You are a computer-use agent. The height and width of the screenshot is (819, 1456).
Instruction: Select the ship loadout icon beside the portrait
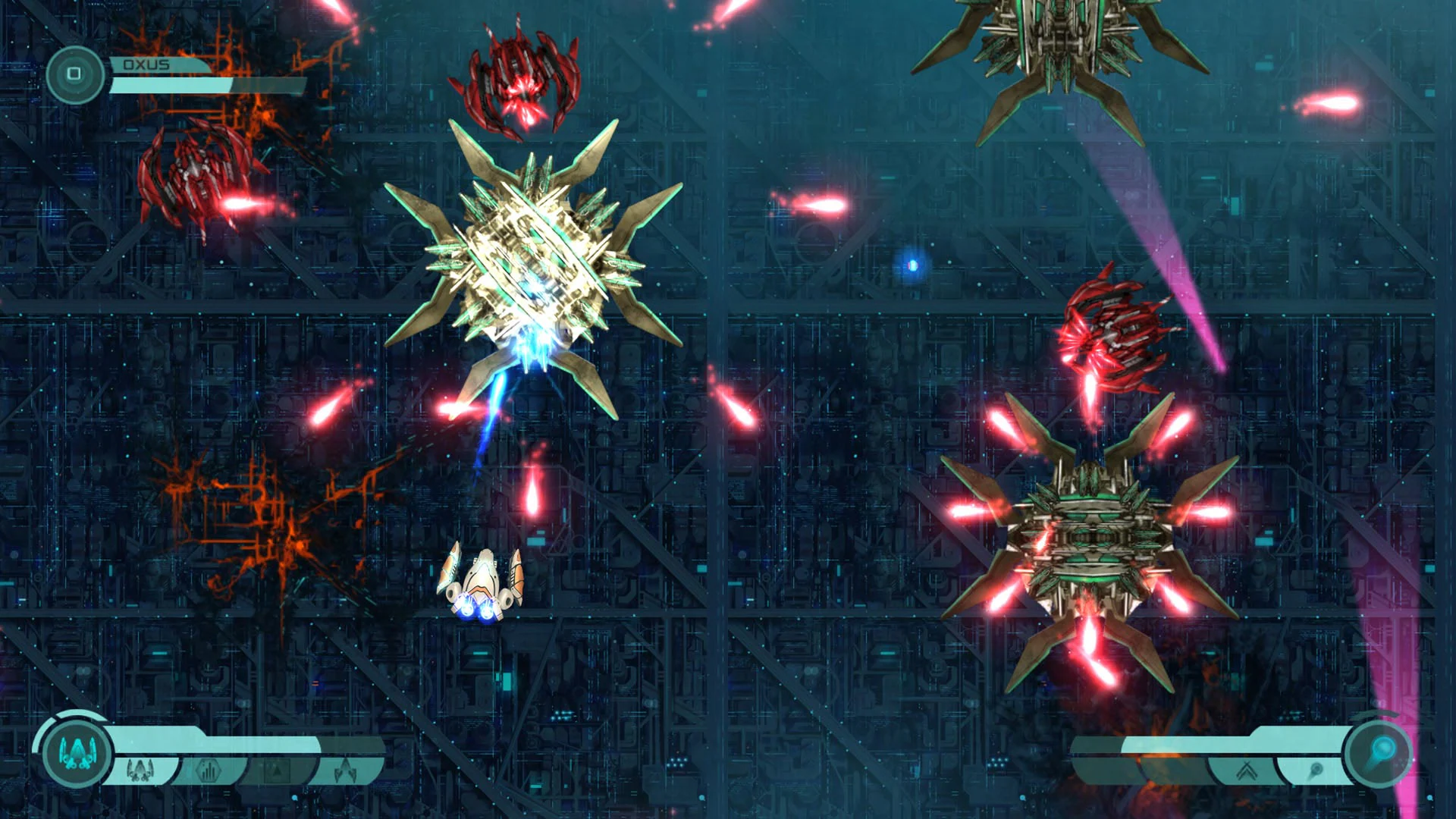pyautogui.click(x=141, y=770)
